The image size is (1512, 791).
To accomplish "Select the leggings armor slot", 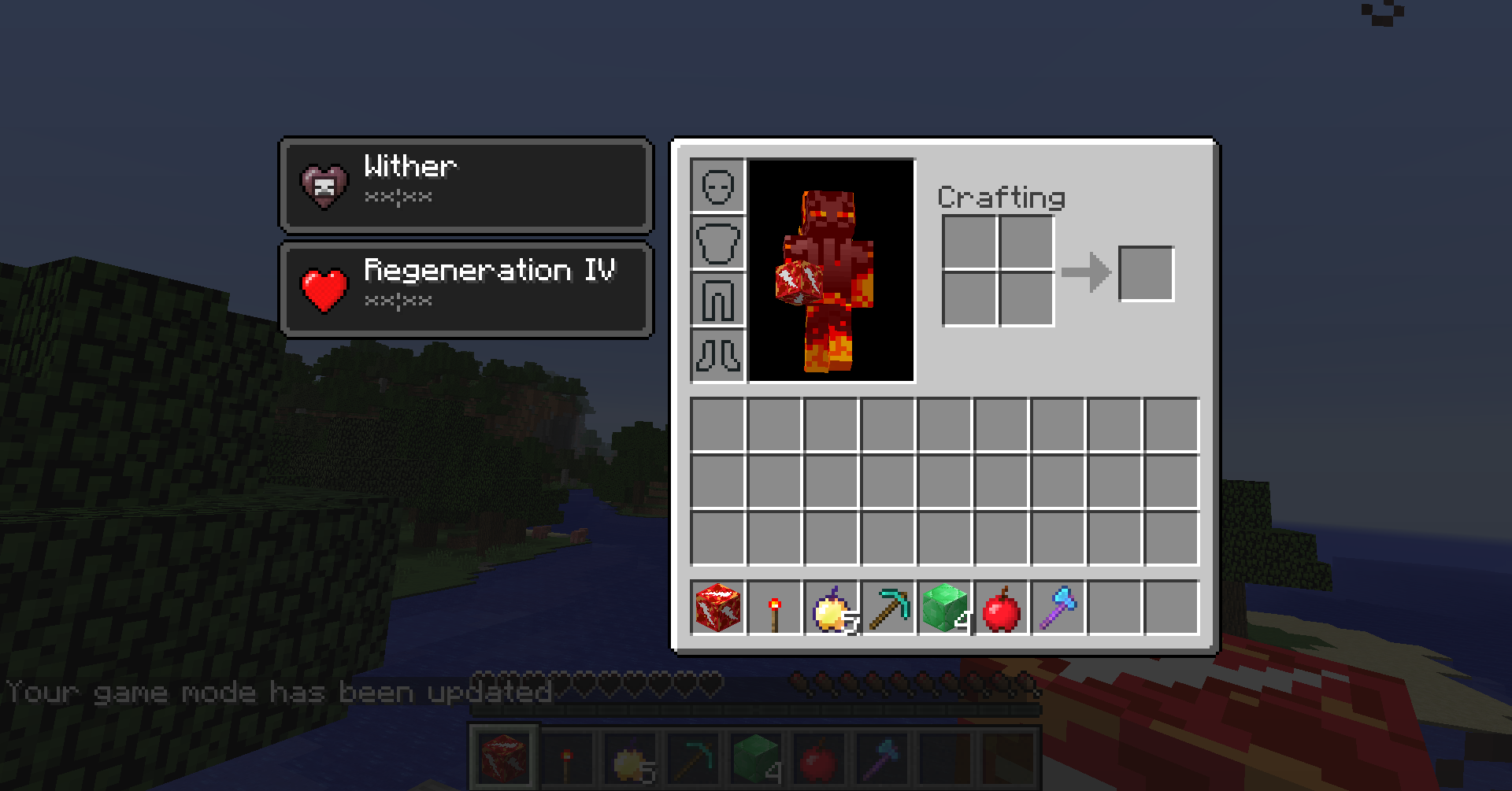I will point(717,299).
